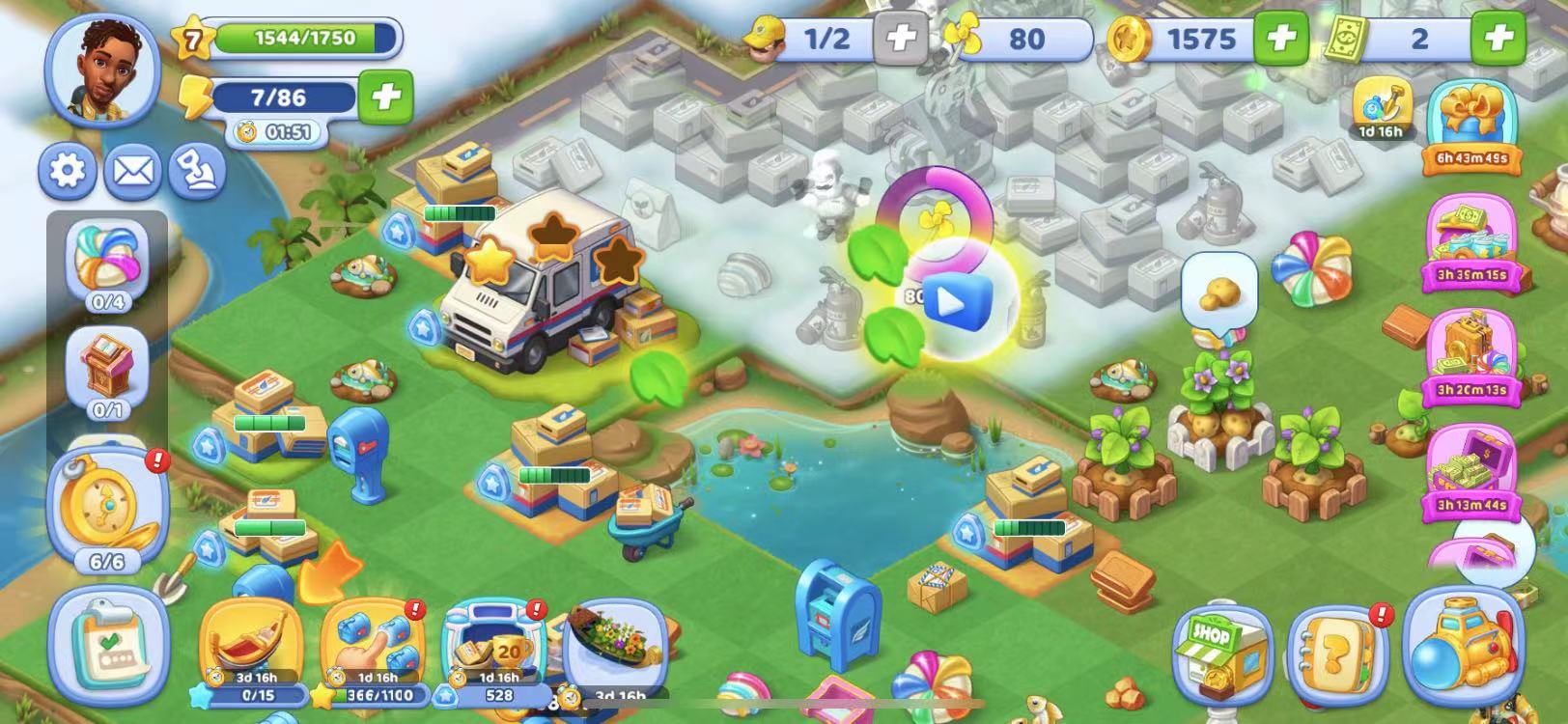Open the microscope round button
This screenshot has width=1568, height=724.
[x=197, y=171]
